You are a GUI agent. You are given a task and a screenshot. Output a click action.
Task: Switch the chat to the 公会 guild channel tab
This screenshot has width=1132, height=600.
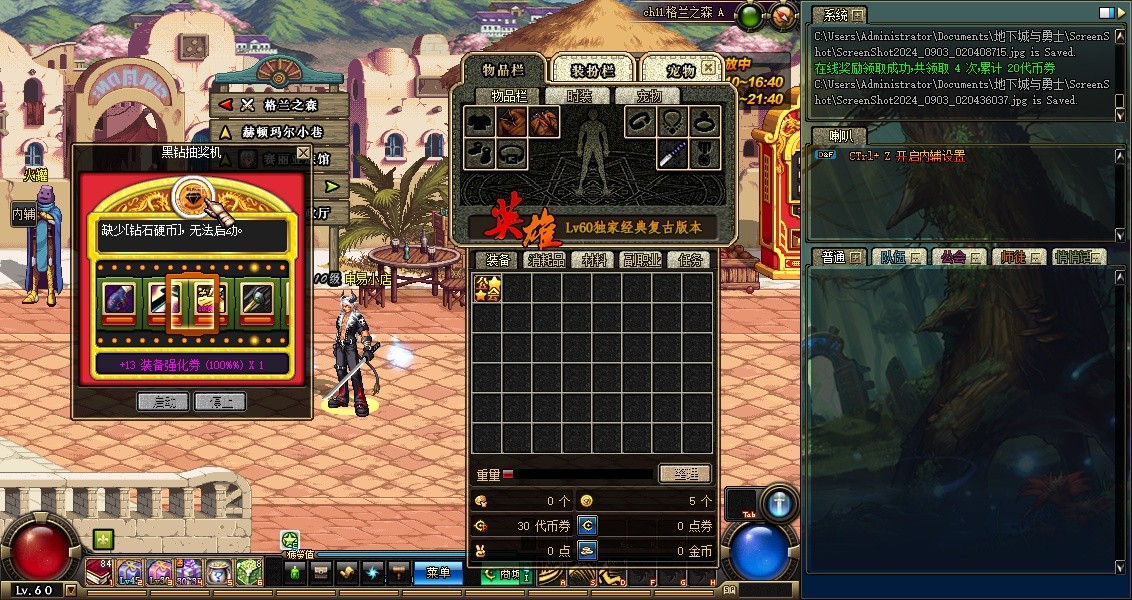point(956,257)
